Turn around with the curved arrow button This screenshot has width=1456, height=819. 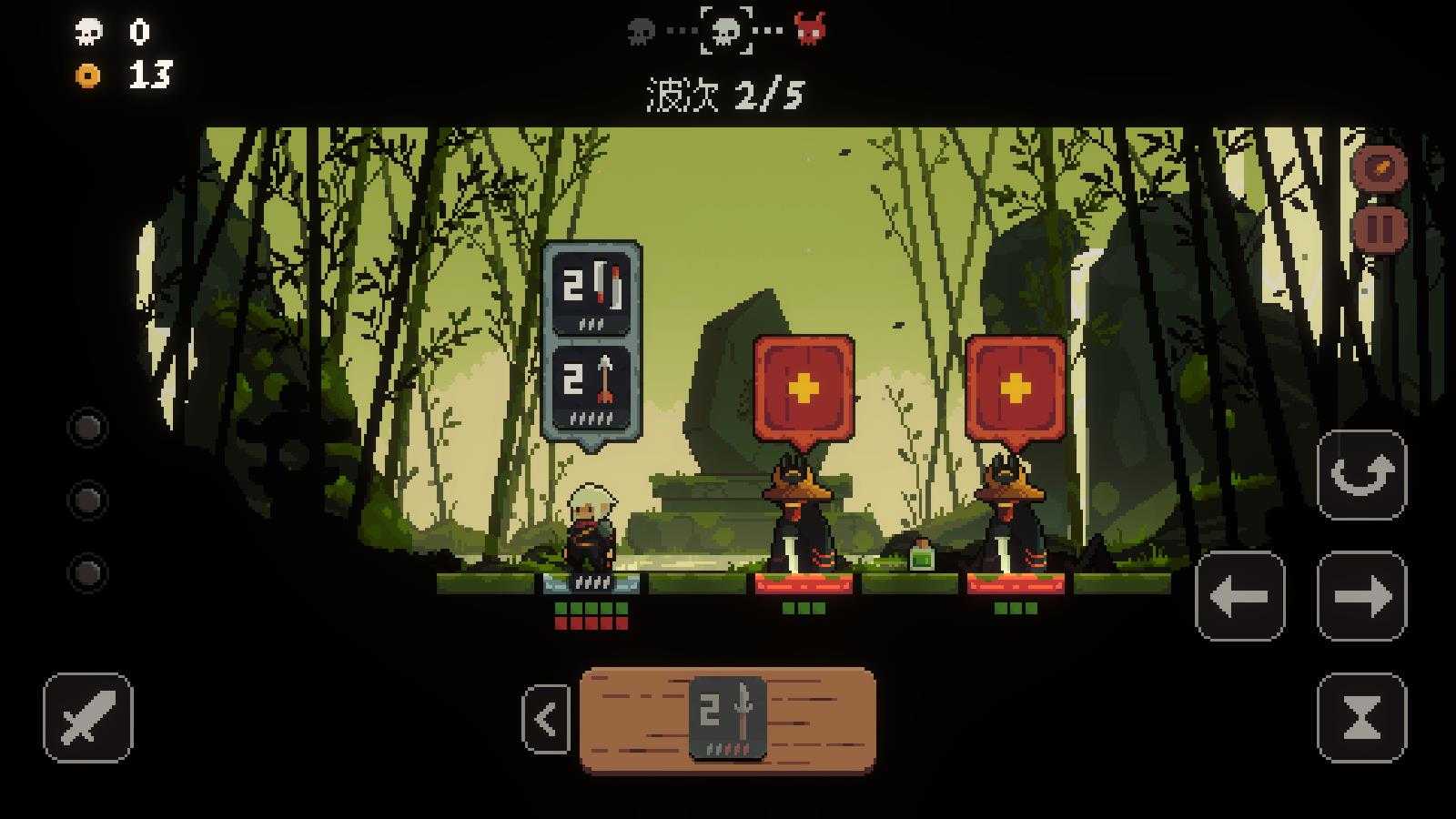pos(1361,475)
